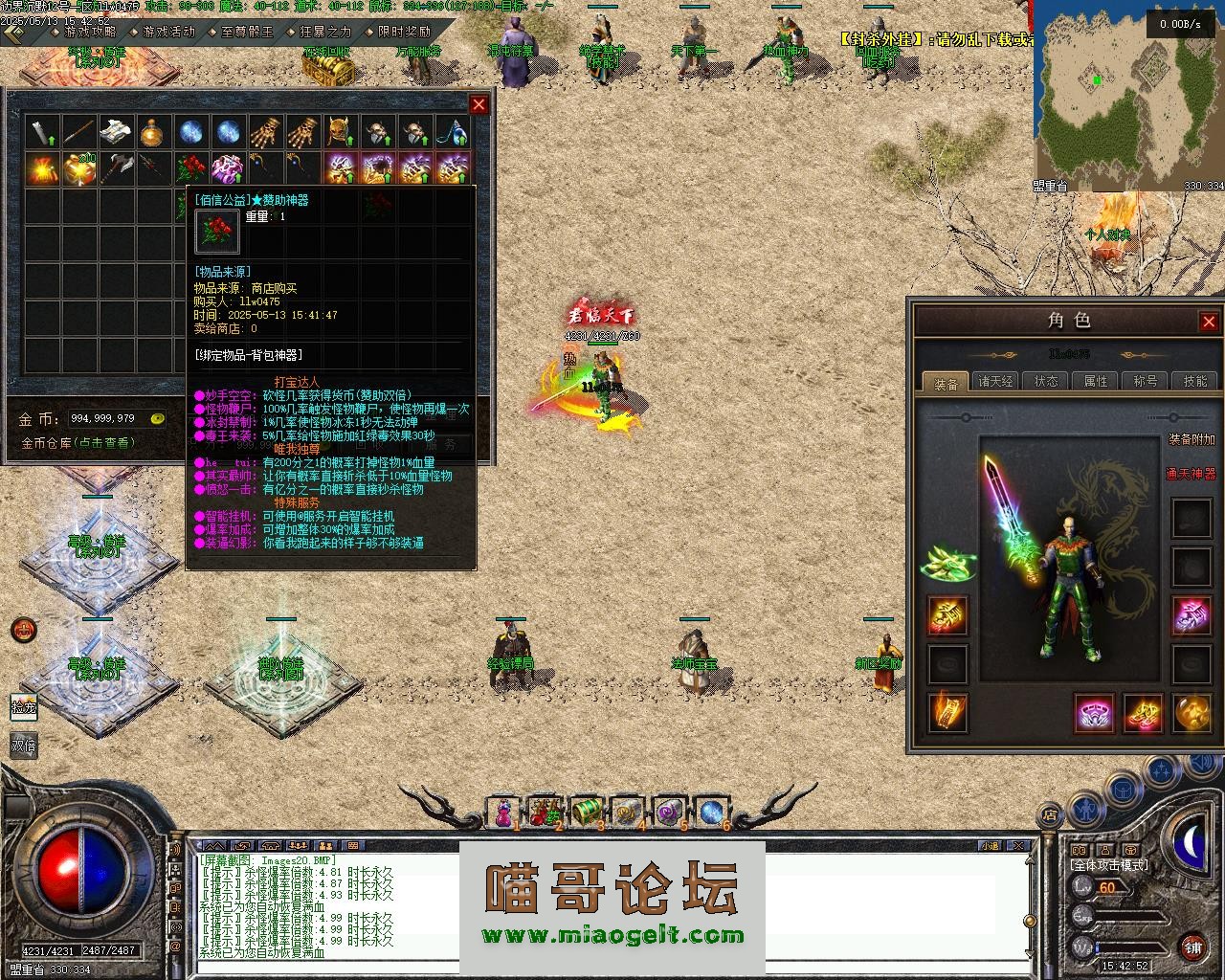Click the 金币仓库 gold warehouse link
Image resolution: width=1225 pixels, height=980 pixels.
[x=78, y=443]
